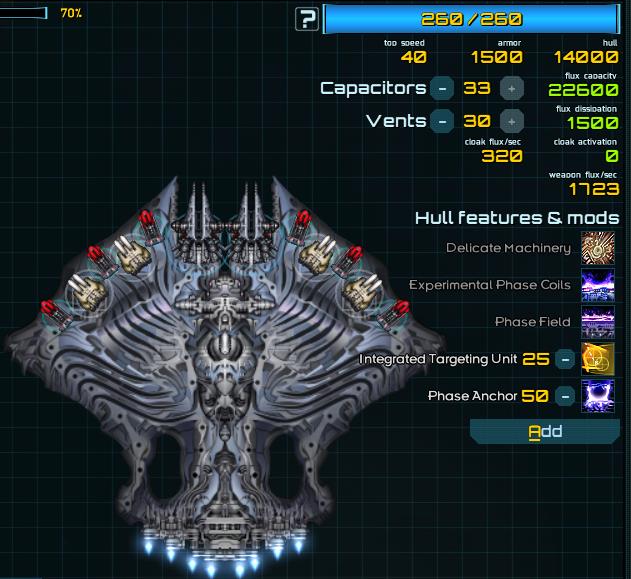Add Vents using the plus button
The height and width of the screenshot is (579, 631).
click(510, 121)
